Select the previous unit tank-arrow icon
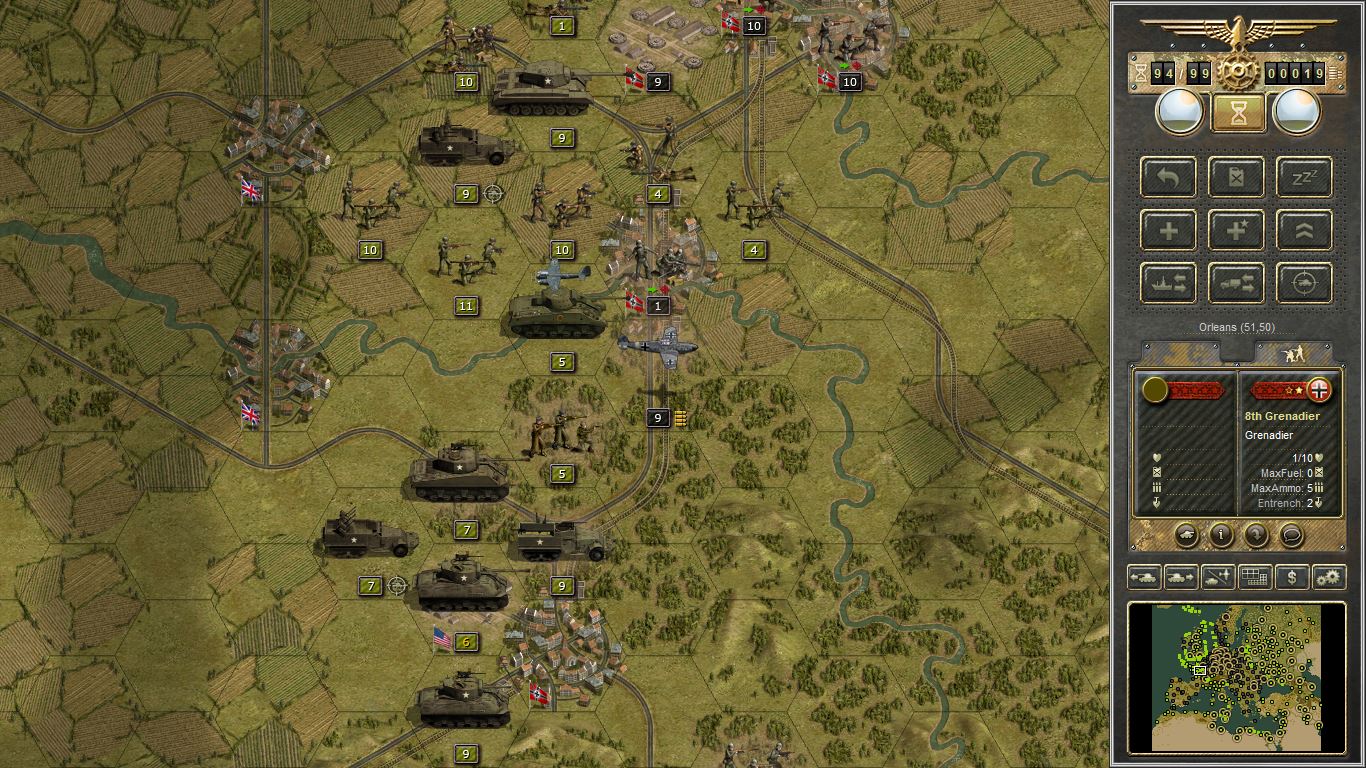This screenshot has height=768, width=1366. [1144, 577]
